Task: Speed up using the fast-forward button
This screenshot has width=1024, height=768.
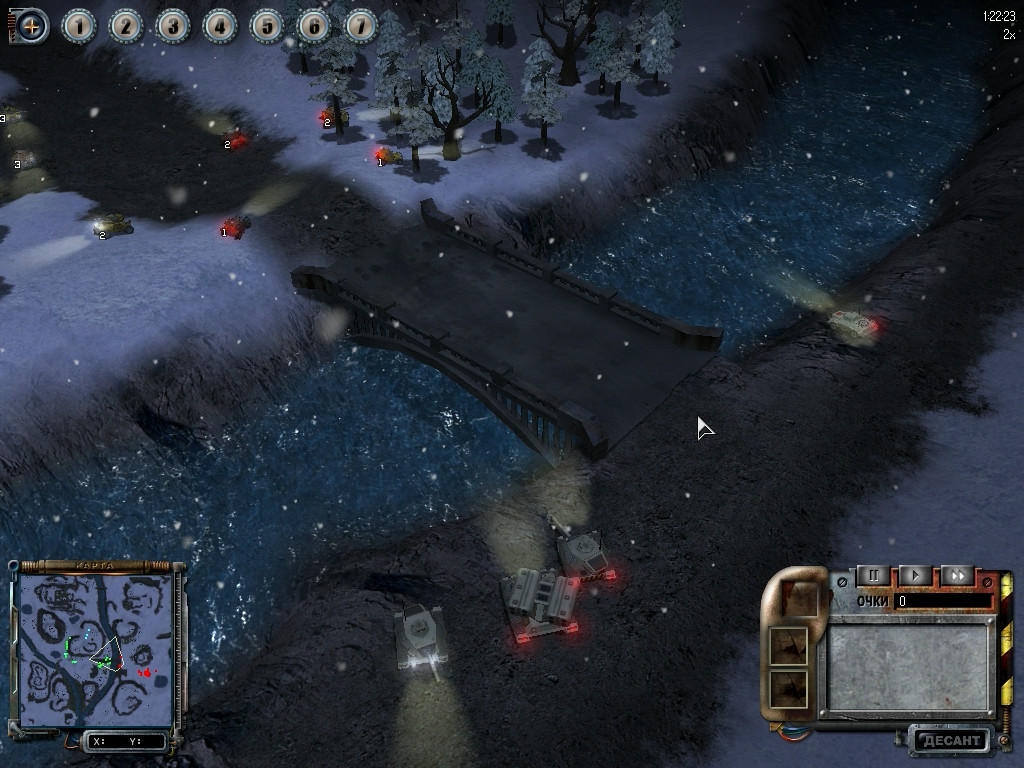Action: [957, 576]
